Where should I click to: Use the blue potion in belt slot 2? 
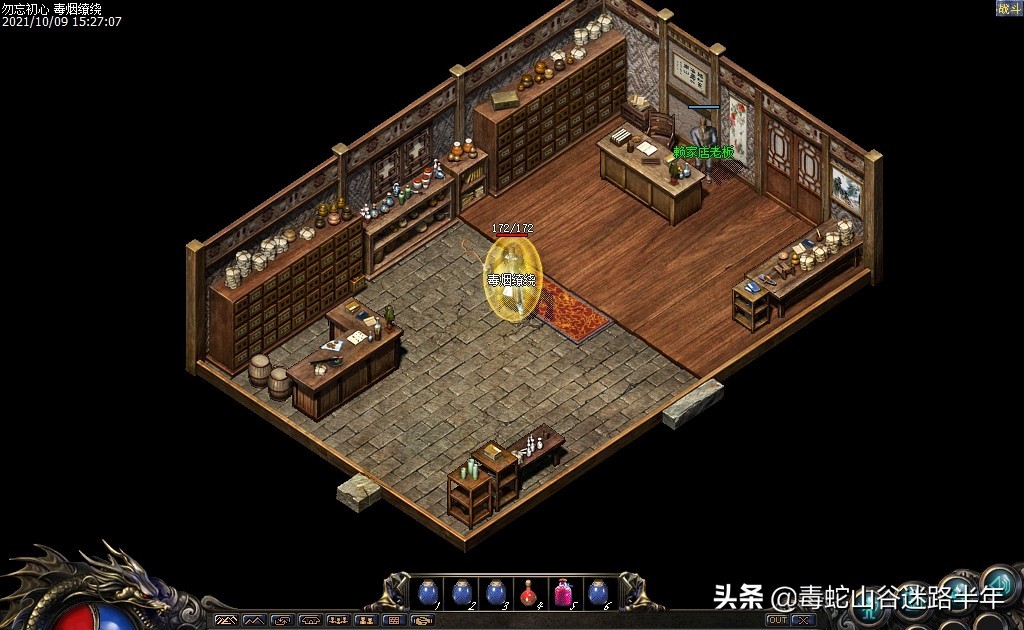[462, 593]
